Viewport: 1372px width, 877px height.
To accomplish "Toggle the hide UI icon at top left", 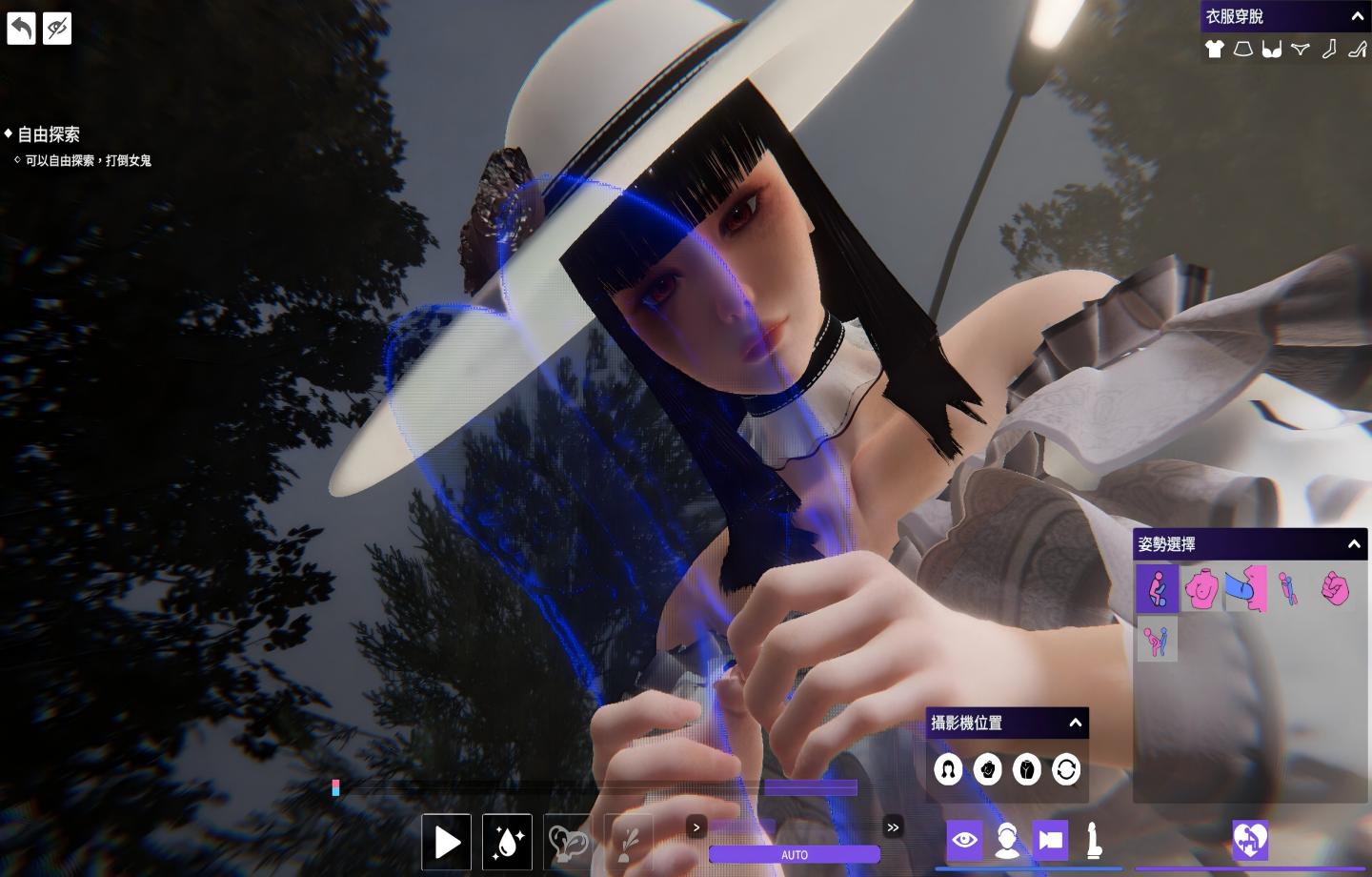I will (56, 28).
